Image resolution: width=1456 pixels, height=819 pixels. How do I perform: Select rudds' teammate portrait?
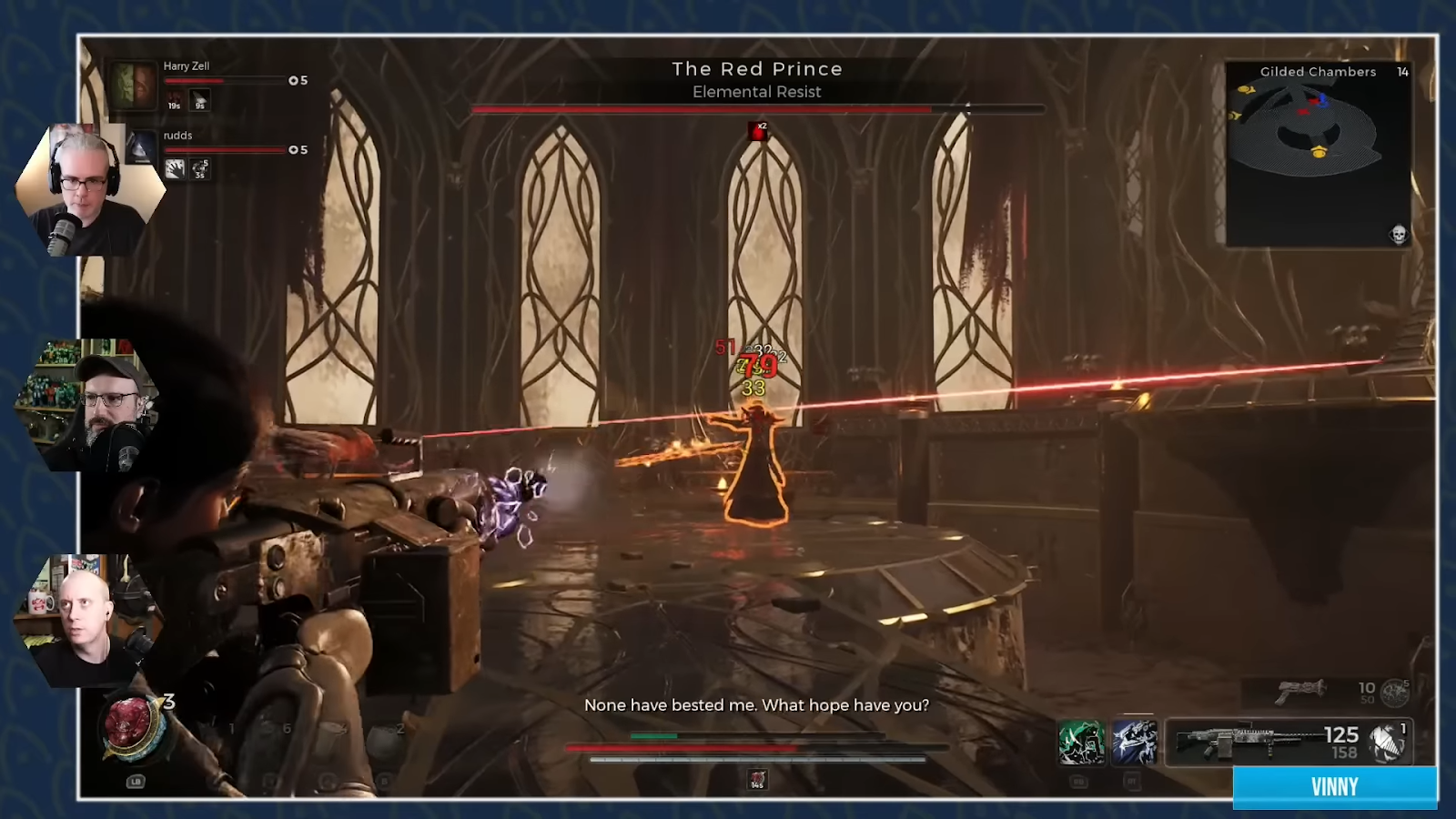point(140,147)
